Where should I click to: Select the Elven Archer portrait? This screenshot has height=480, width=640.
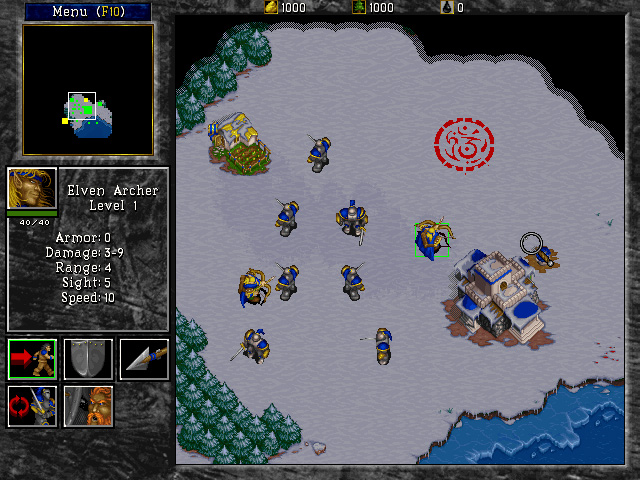(32, 188)
